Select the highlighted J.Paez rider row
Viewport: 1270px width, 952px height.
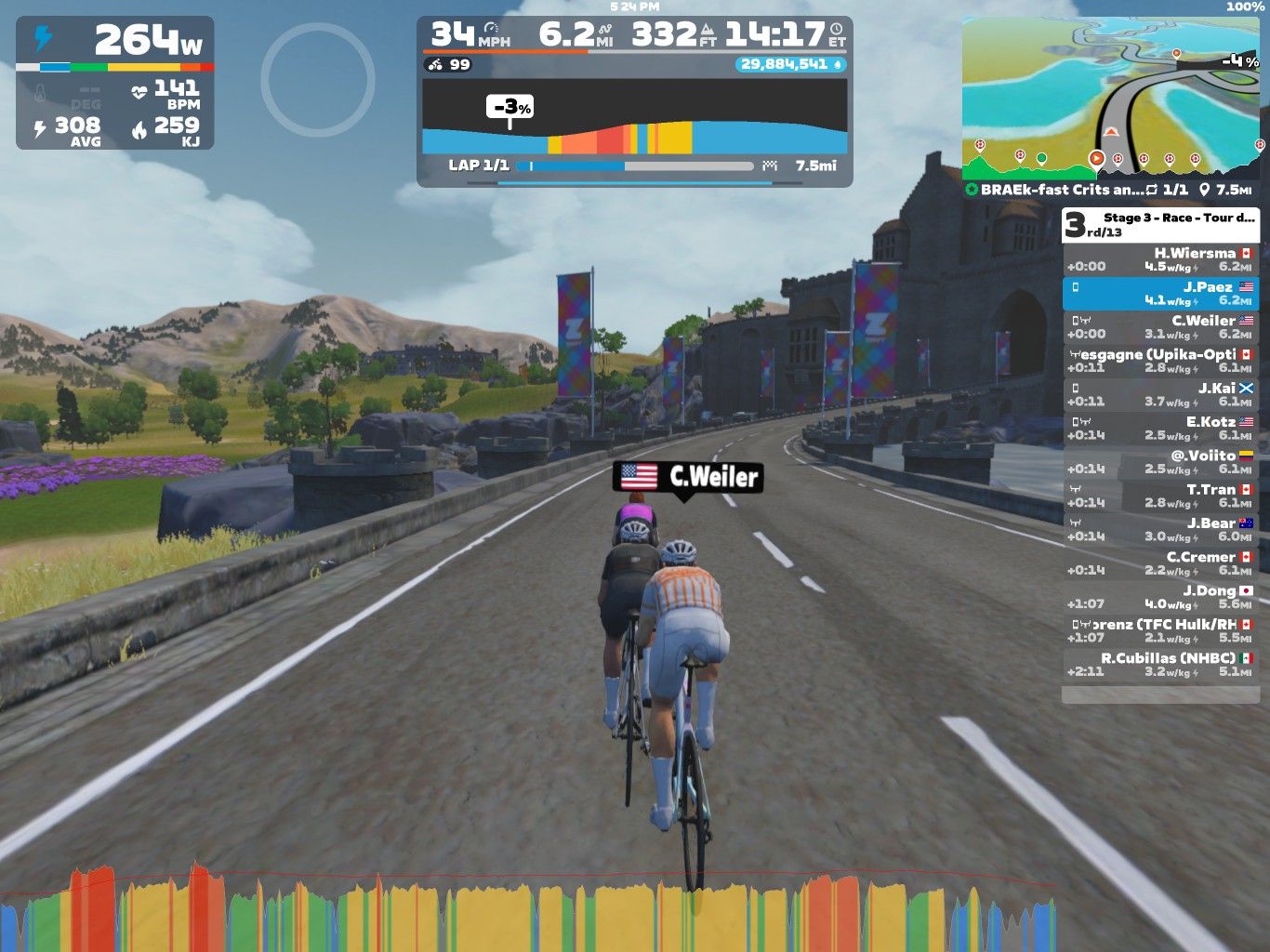click(1160, 294)
